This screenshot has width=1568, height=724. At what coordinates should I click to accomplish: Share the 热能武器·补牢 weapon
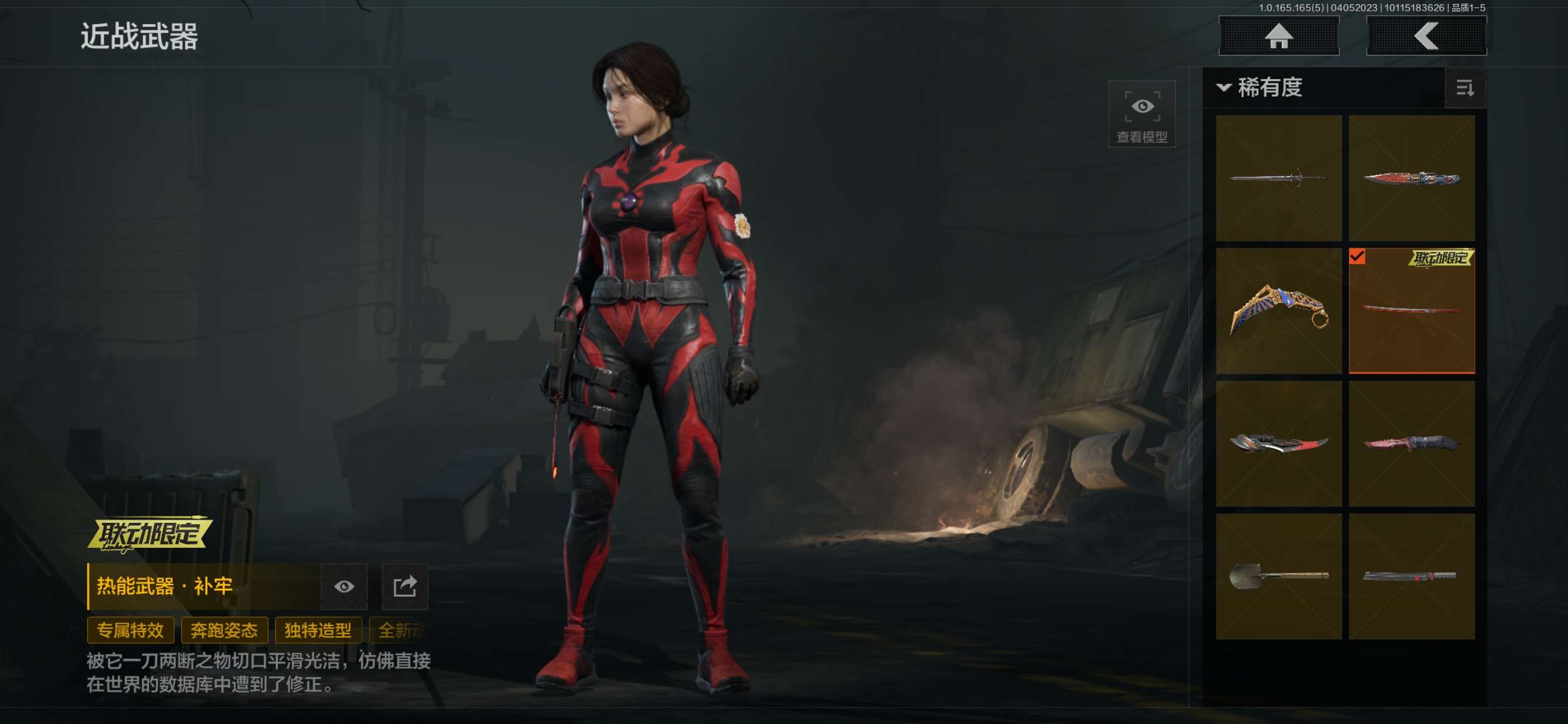(x=405, y=586)
